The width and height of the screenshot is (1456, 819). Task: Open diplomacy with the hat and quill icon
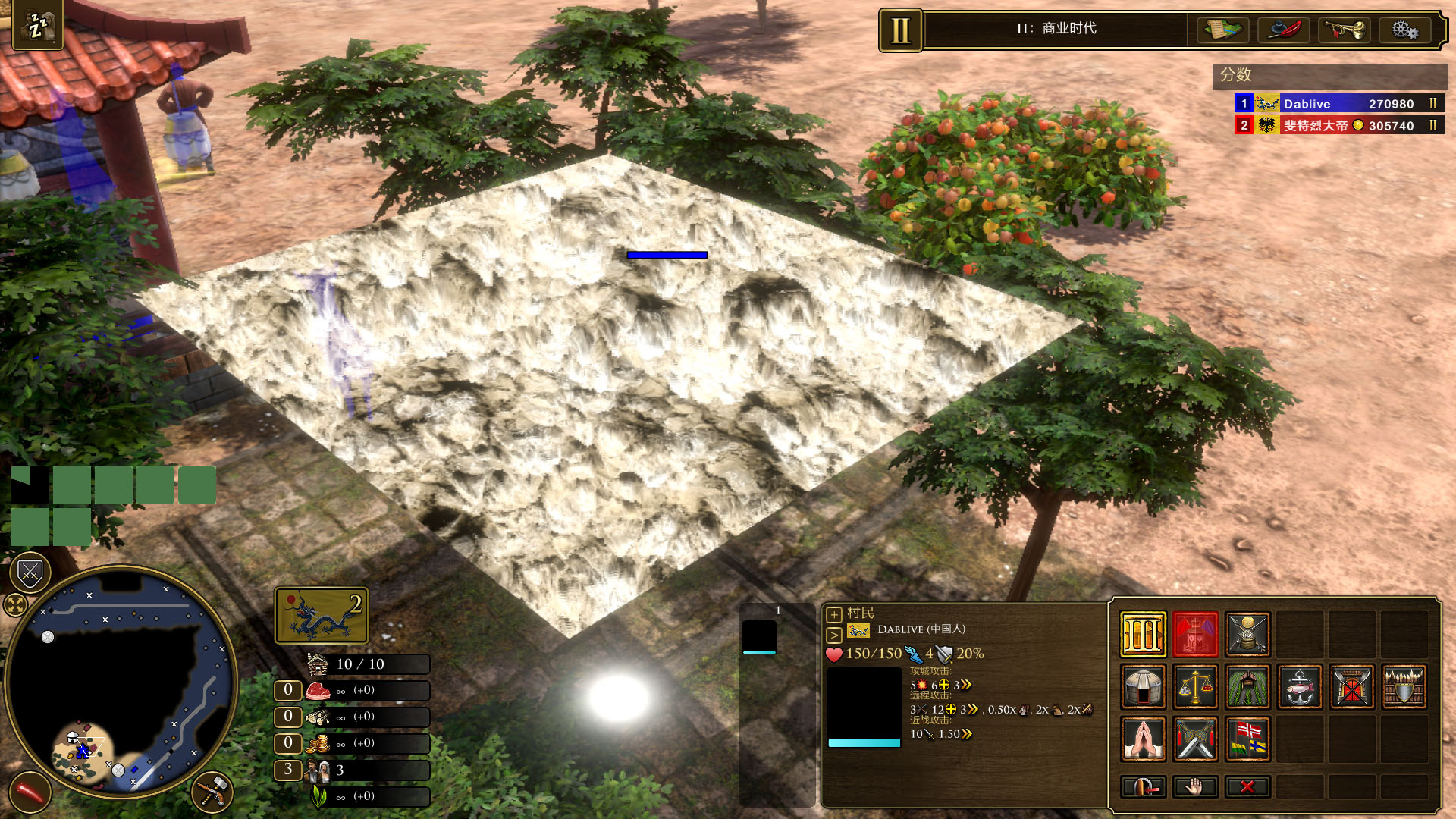click(x=1283, y=30)
